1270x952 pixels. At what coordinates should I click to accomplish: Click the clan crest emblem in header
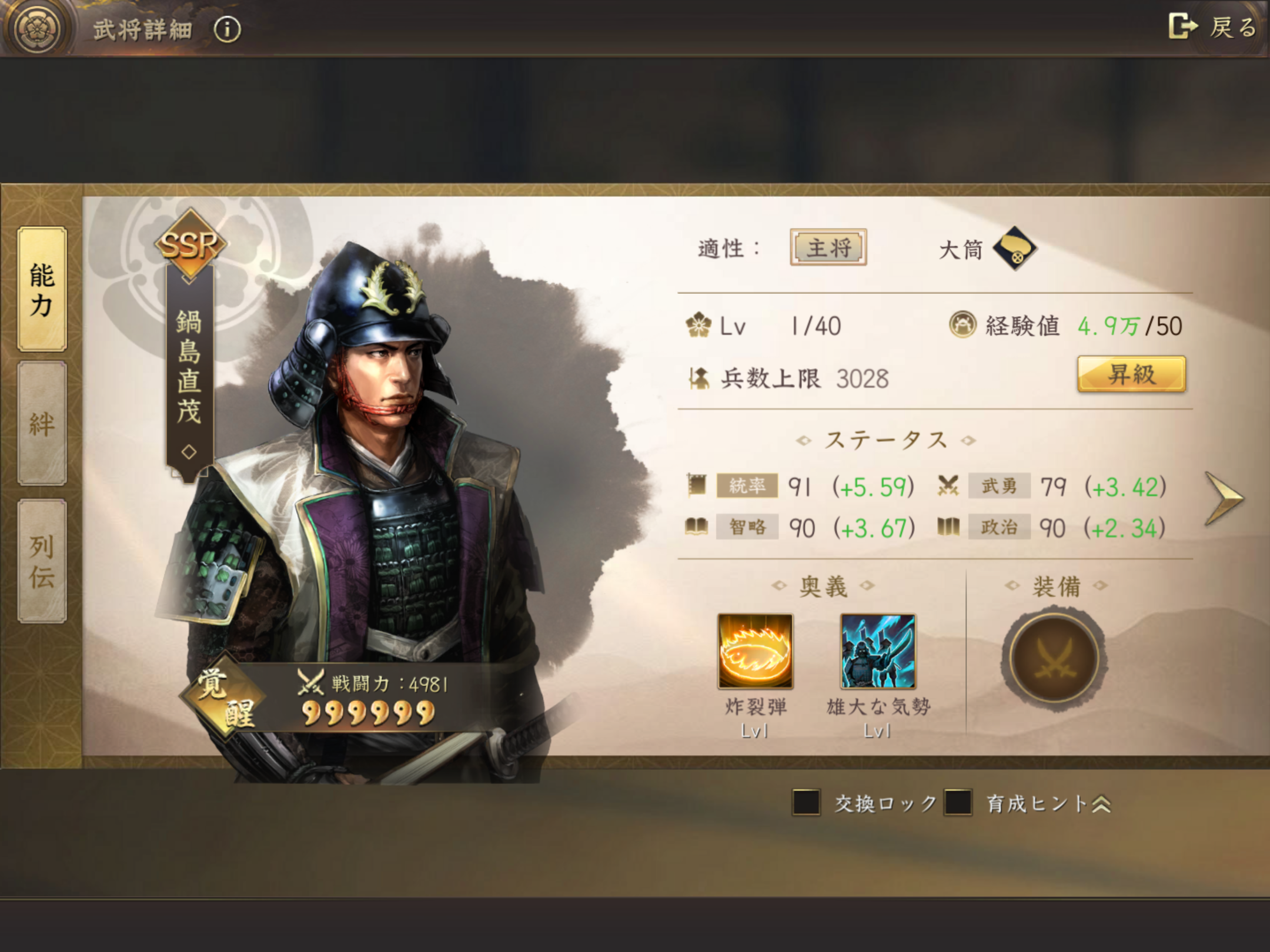click(x=39, y=28)
